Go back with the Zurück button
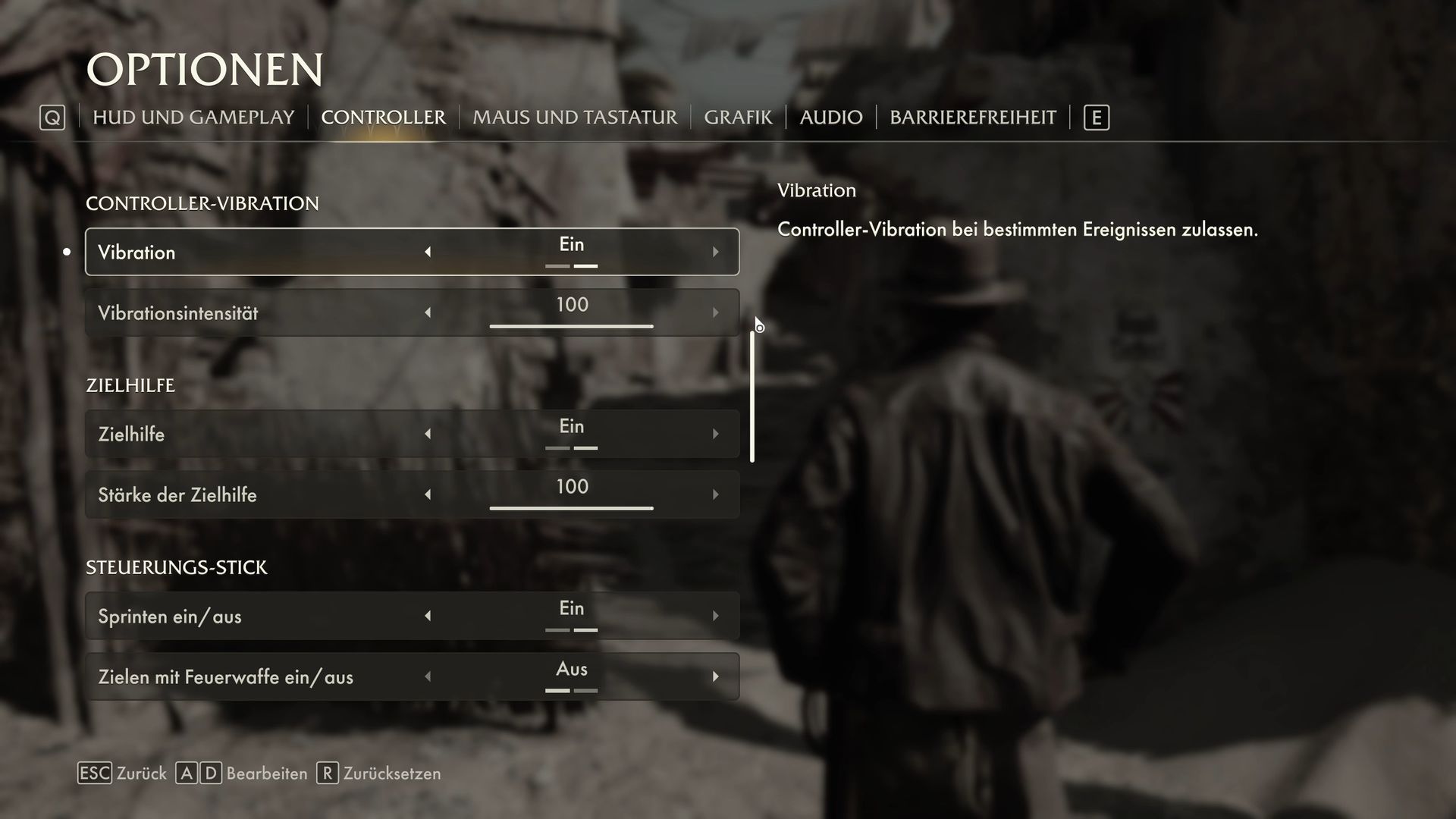 (123, 773)
